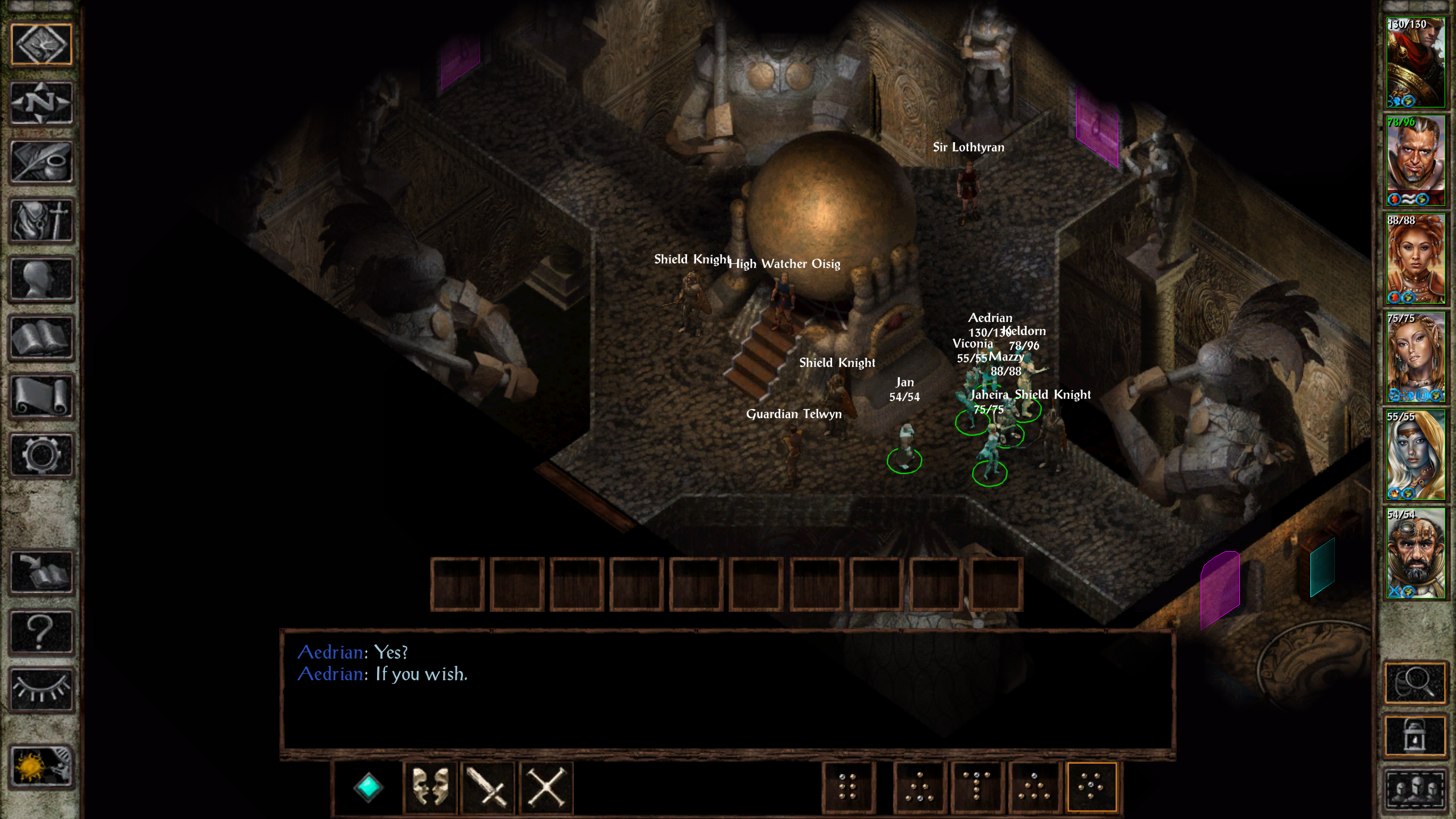This screenshot has width=1456, height=819.
Task: Select Keldorn's portrait showing 78/96
Action: 1415,161
